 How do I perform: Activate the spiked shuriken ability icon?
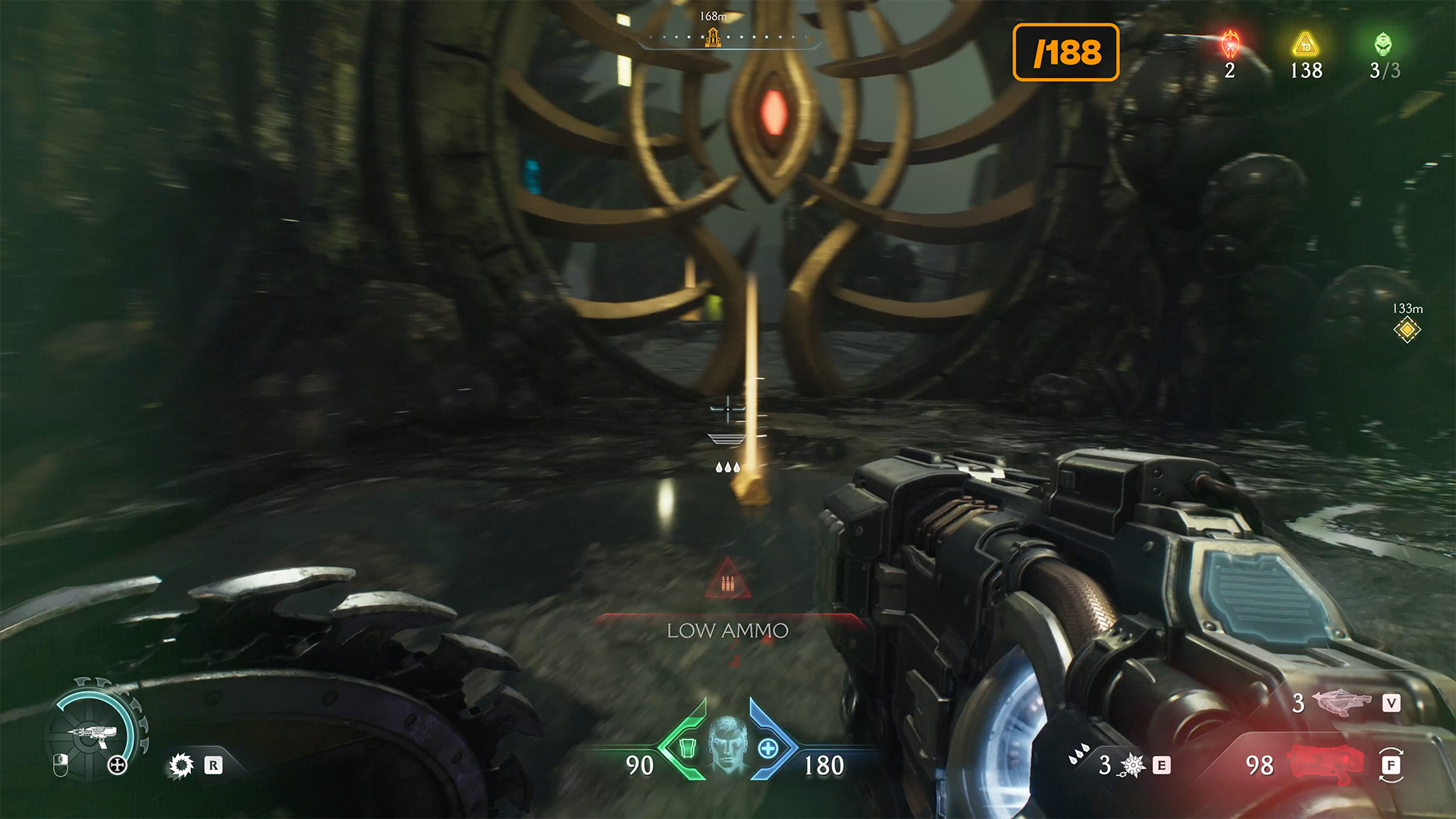[1133, 765]
